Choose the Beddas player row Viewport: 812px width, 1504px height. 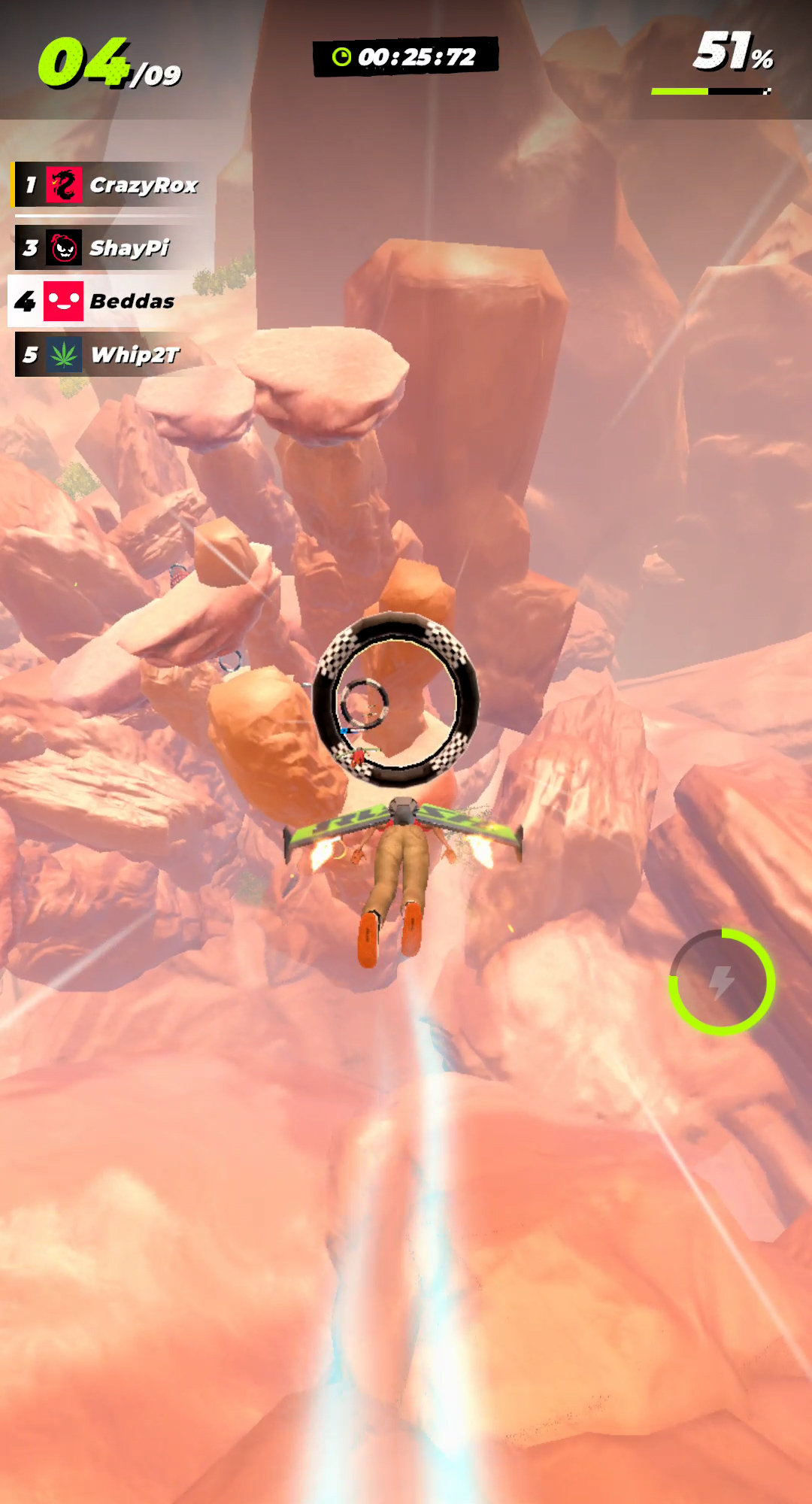113,302
